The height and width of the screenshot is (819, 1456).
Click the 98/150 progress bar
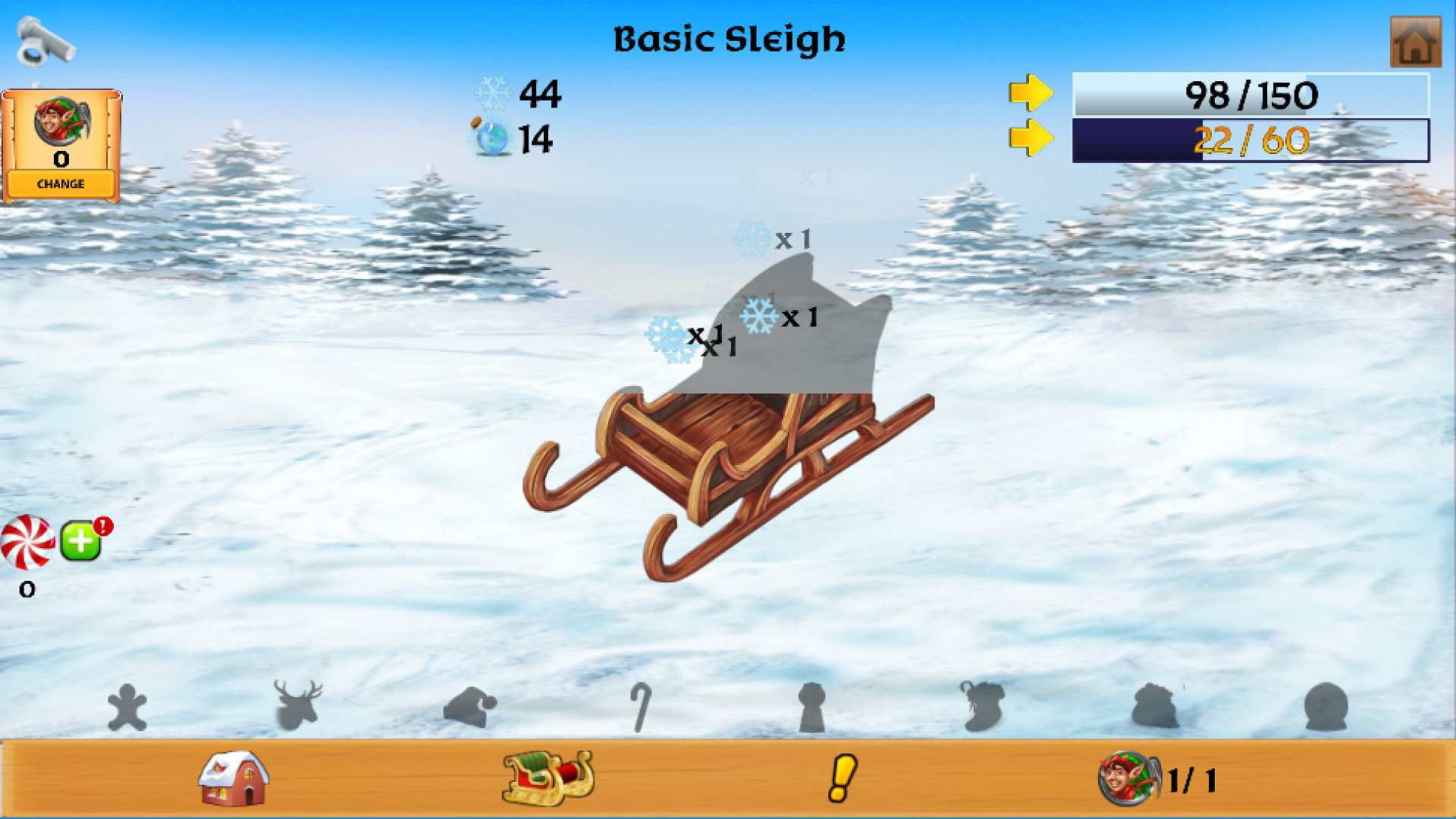pyautogui.click(x=1251, y=95)
